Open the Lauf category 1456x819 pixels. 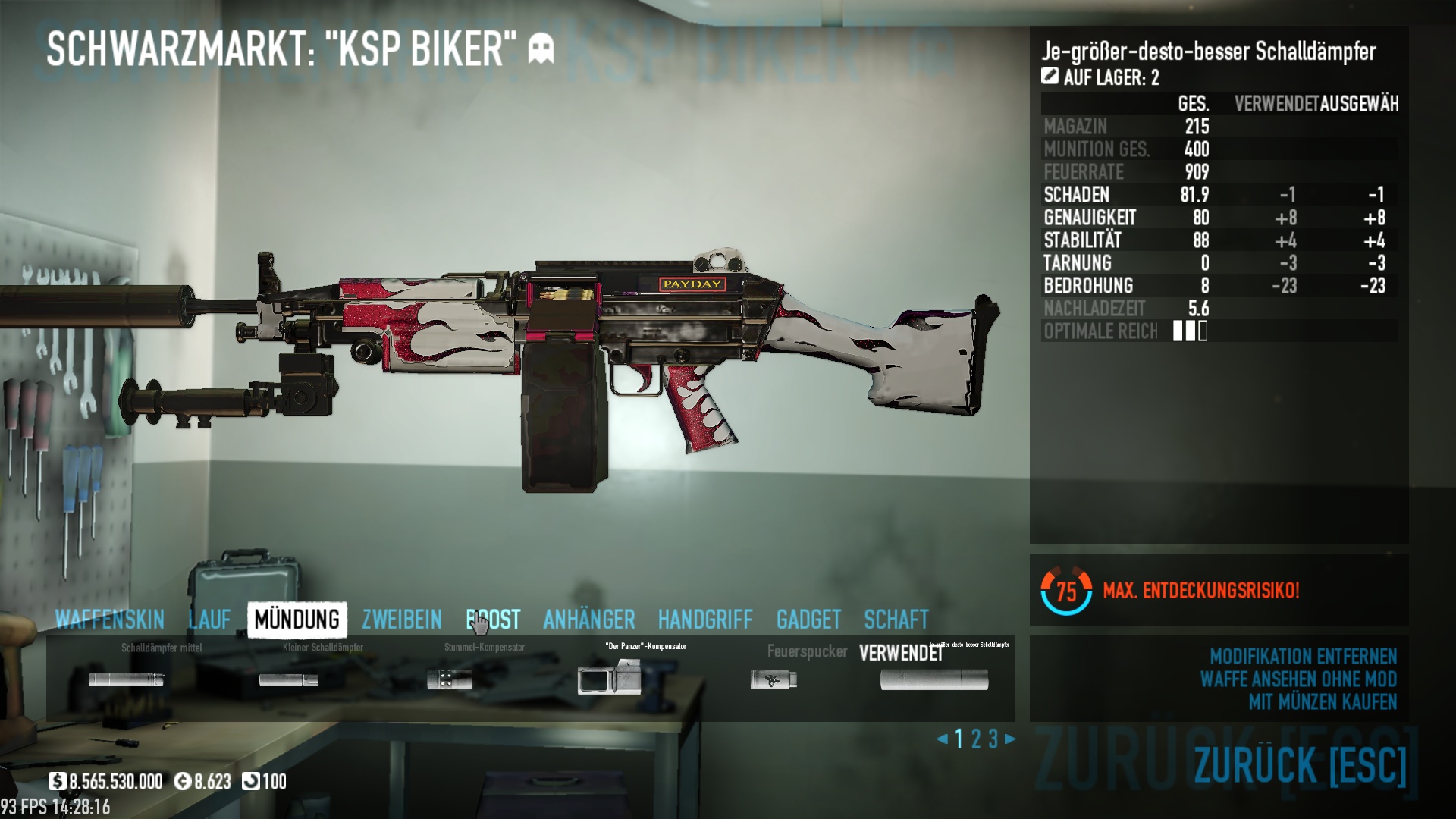[209, 620]
